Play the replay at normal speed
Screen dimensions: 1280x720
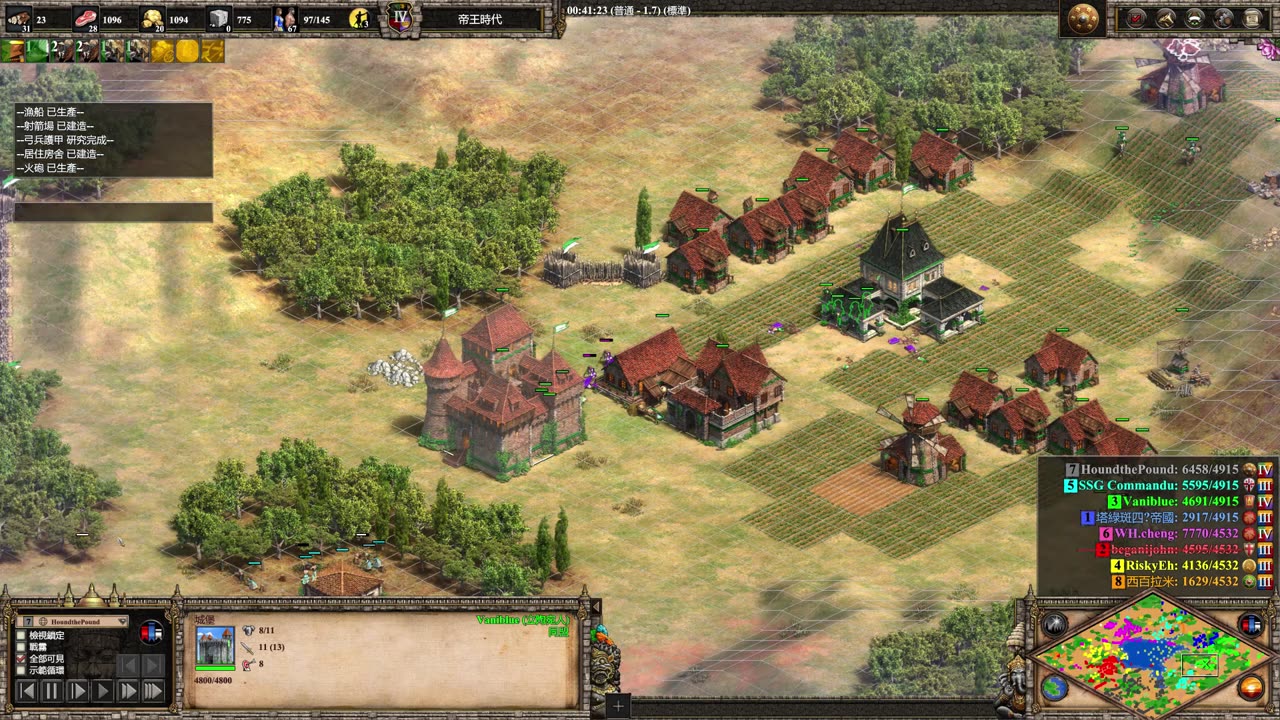pos(103,690)
